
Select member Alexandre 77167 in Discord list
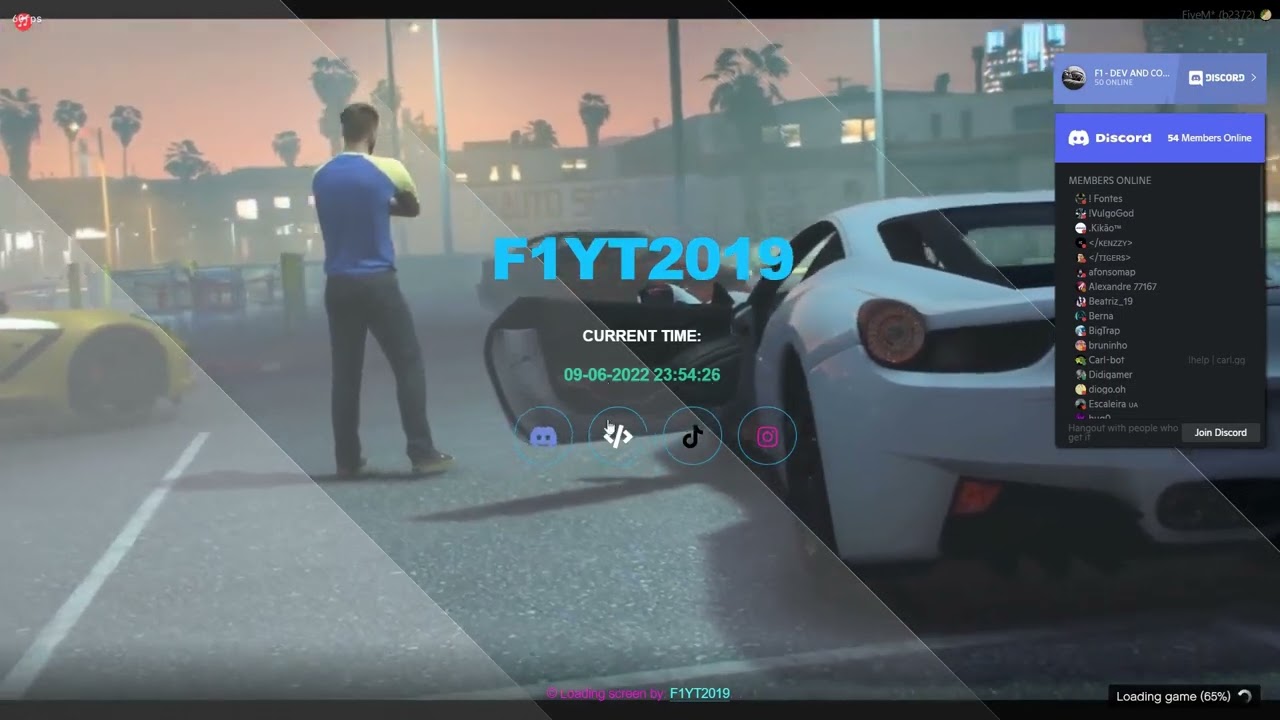click(x=1122, y=287)
